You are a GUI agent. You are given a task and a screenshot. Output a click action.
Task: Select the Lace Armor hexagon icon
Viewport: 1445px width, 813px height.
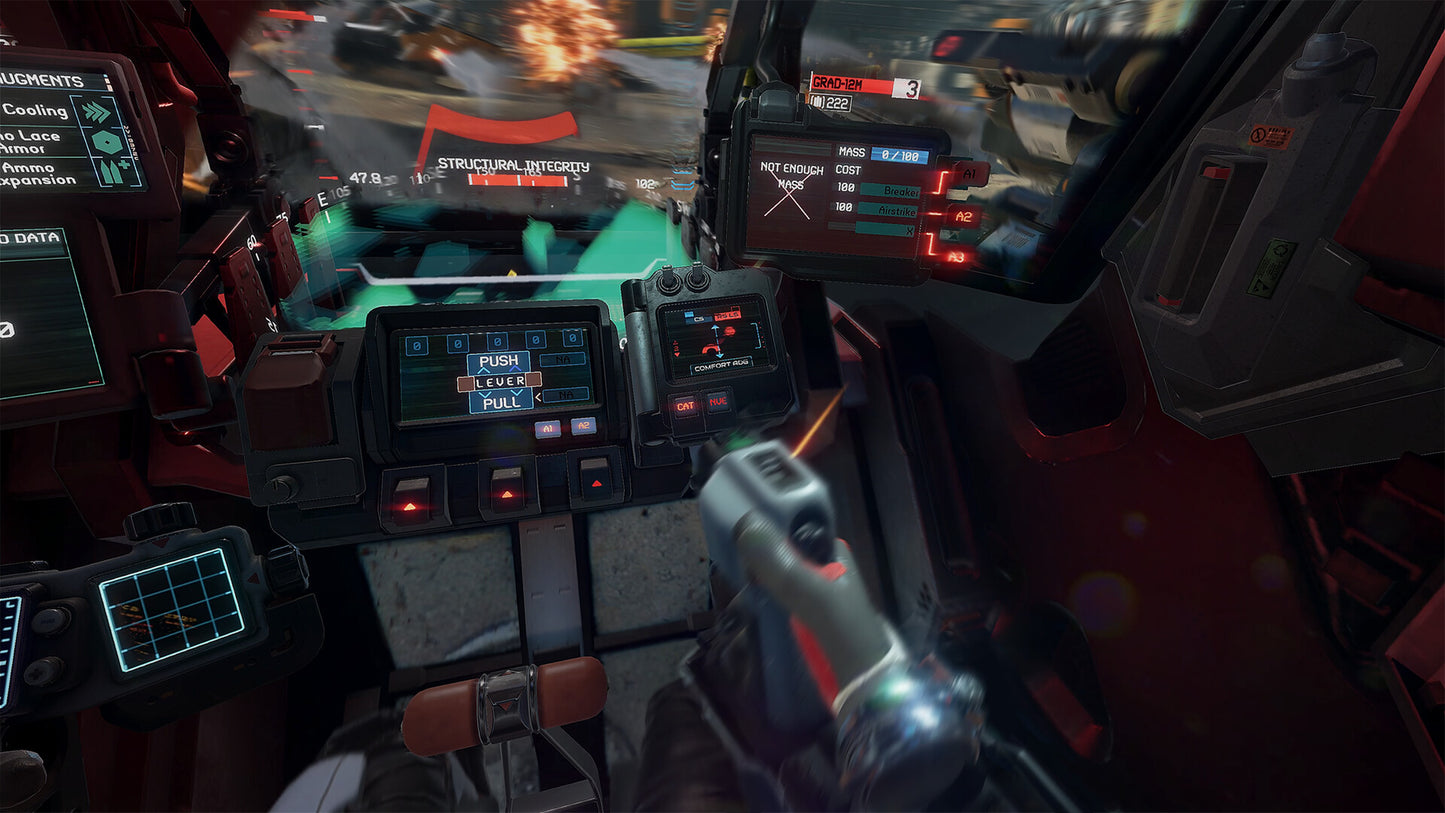point(107,142)
